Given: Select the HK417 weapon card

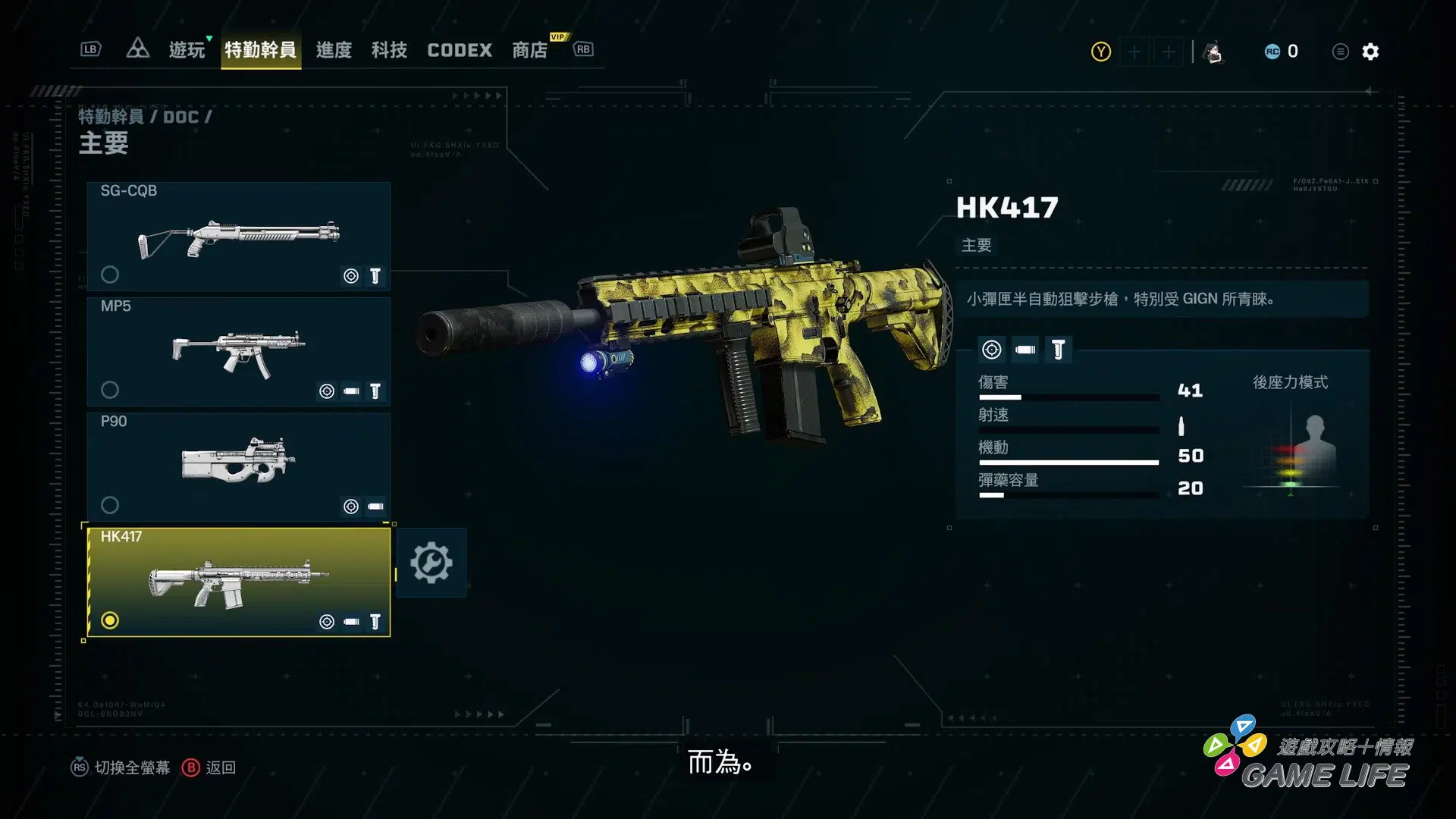Looking at the screenshot, I should pos(238,582).
